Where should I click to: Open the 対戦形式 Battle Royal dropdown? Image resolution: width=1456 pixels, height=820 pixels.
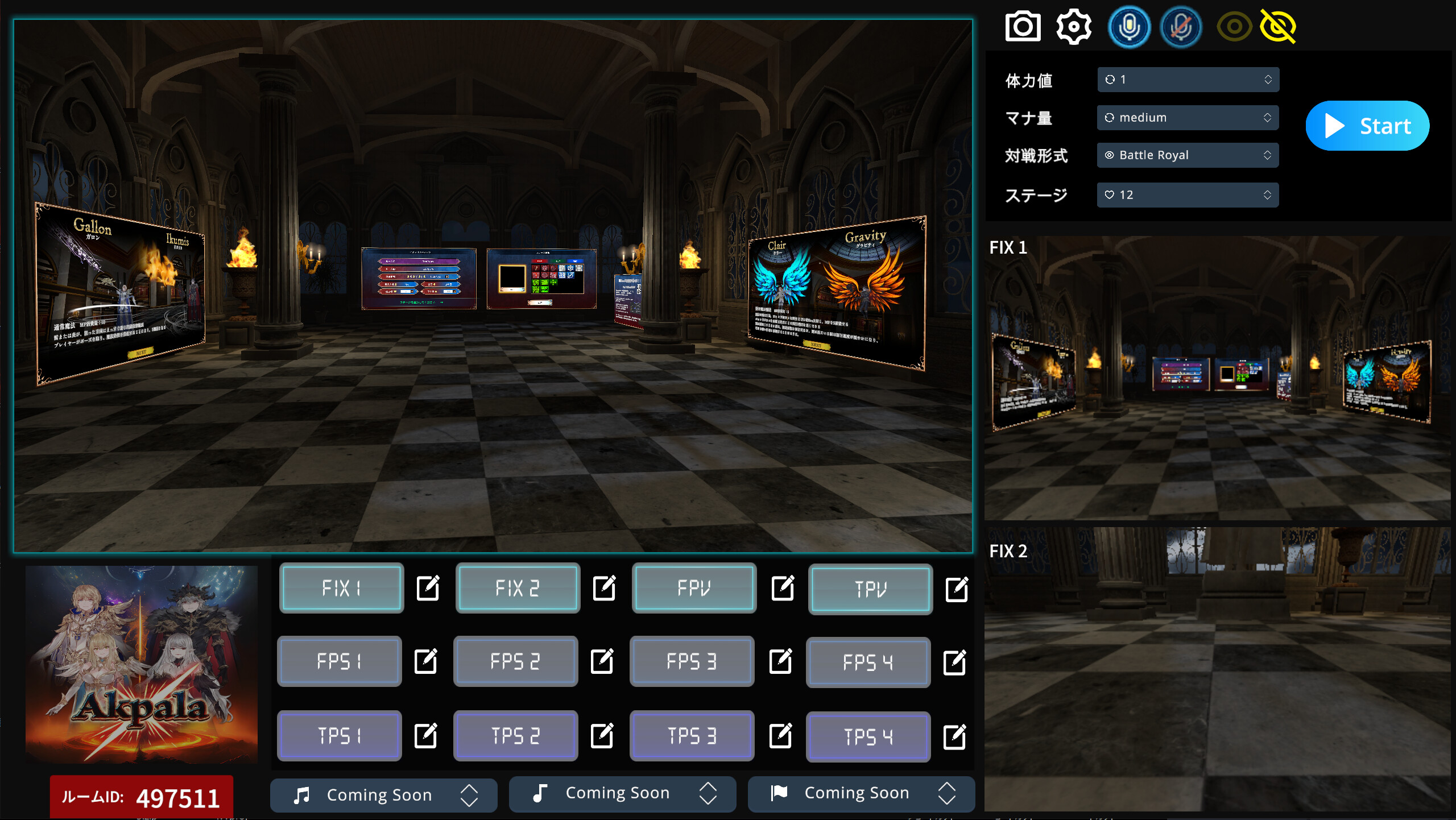pyautogui.click(x=1188, y=155)
